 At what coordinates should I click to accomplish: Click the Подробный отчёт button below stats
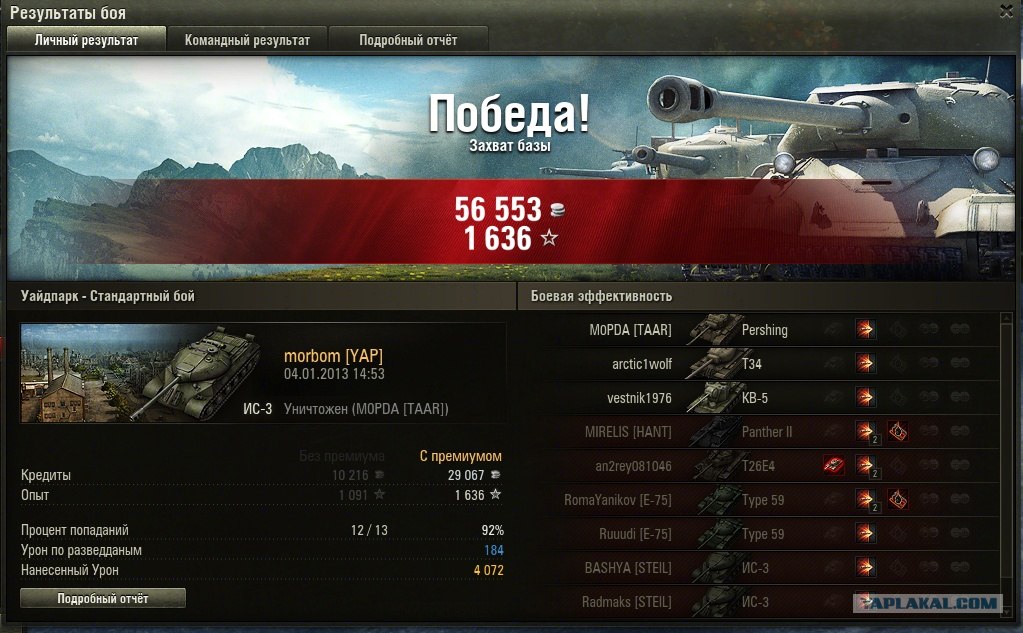coord(103,598)
